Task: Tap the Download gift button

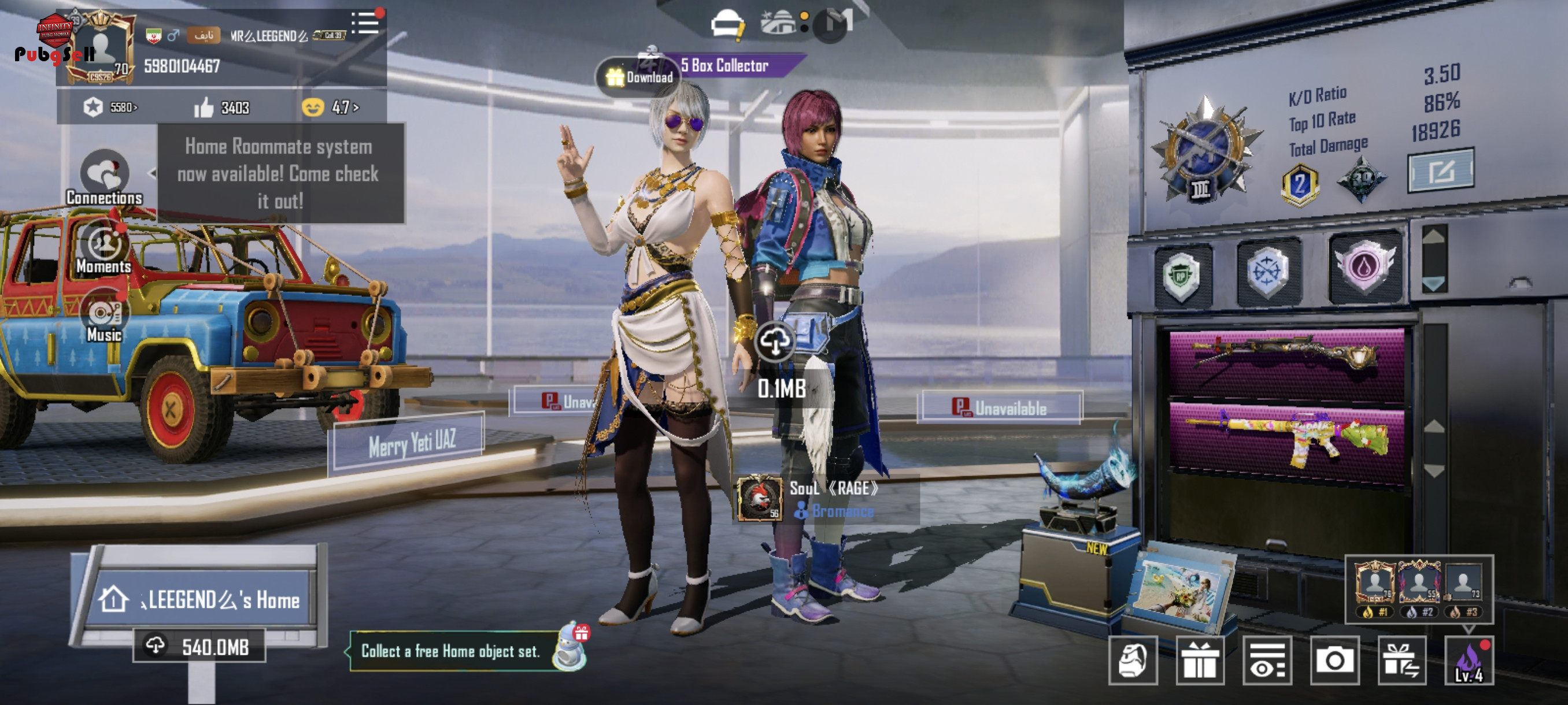Action: pyautogui.click(x=639, y=77)
